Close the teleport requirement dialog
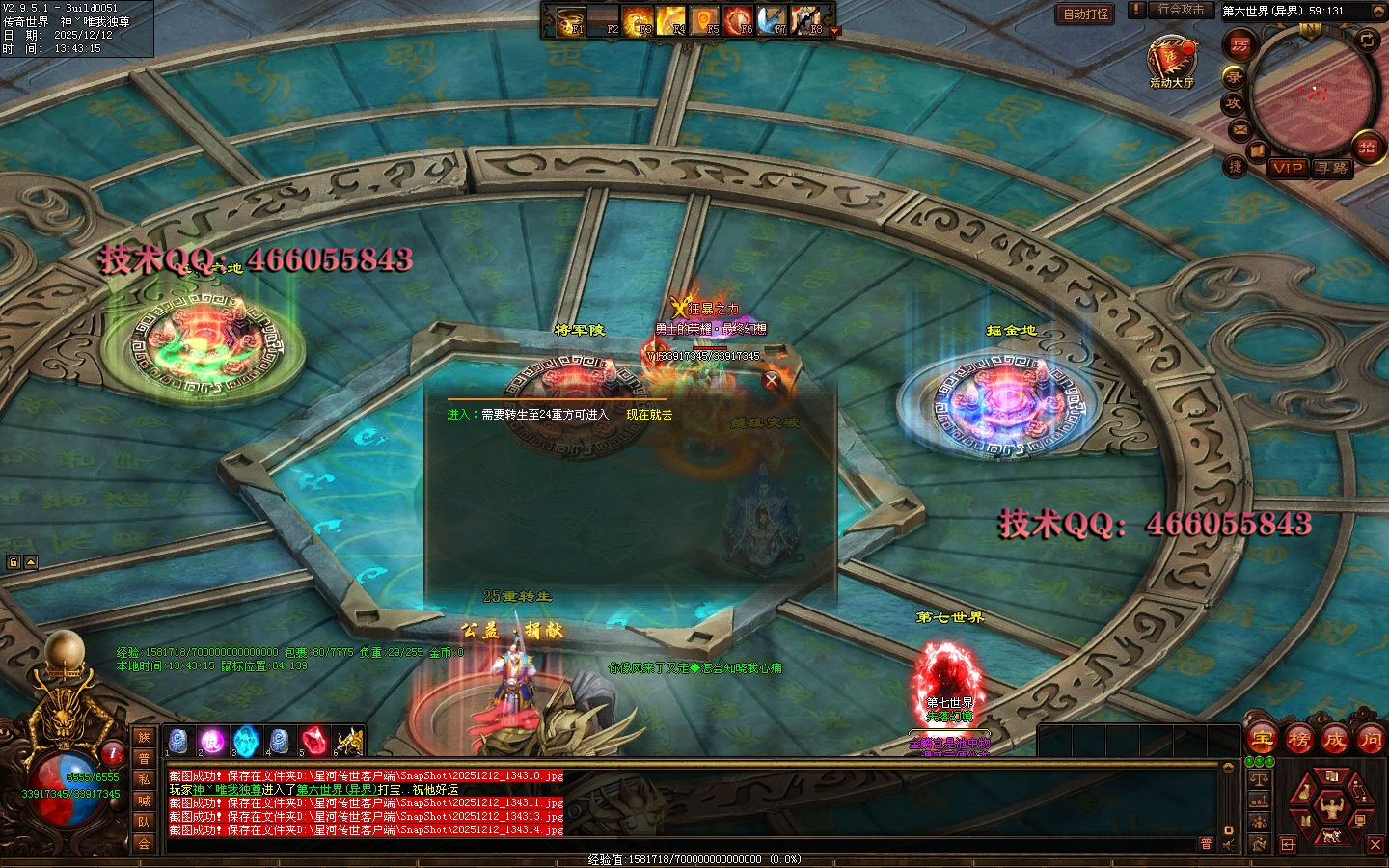 (771, 380)
